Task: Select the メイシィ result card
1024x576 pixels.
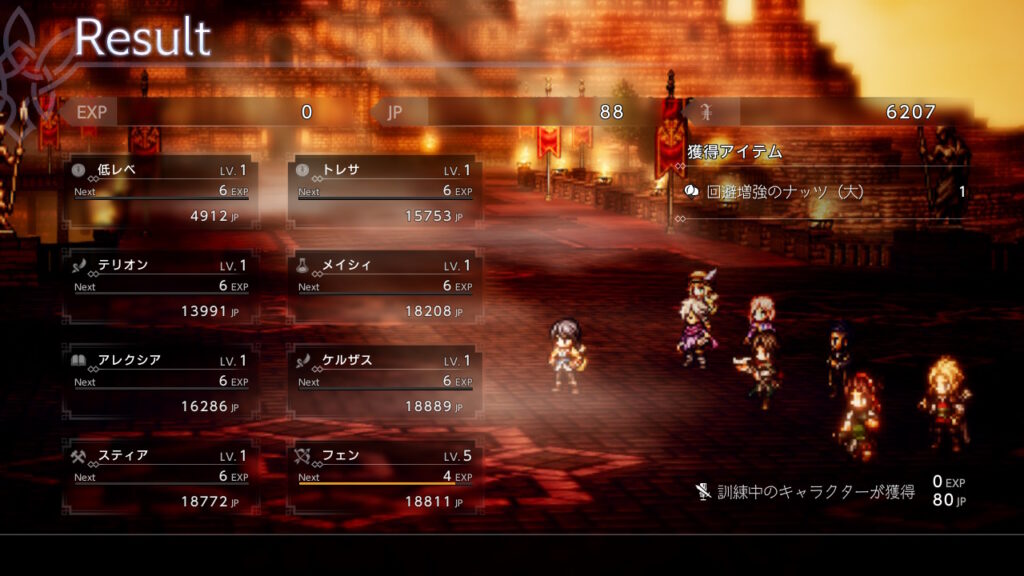Action: point(385,288)
